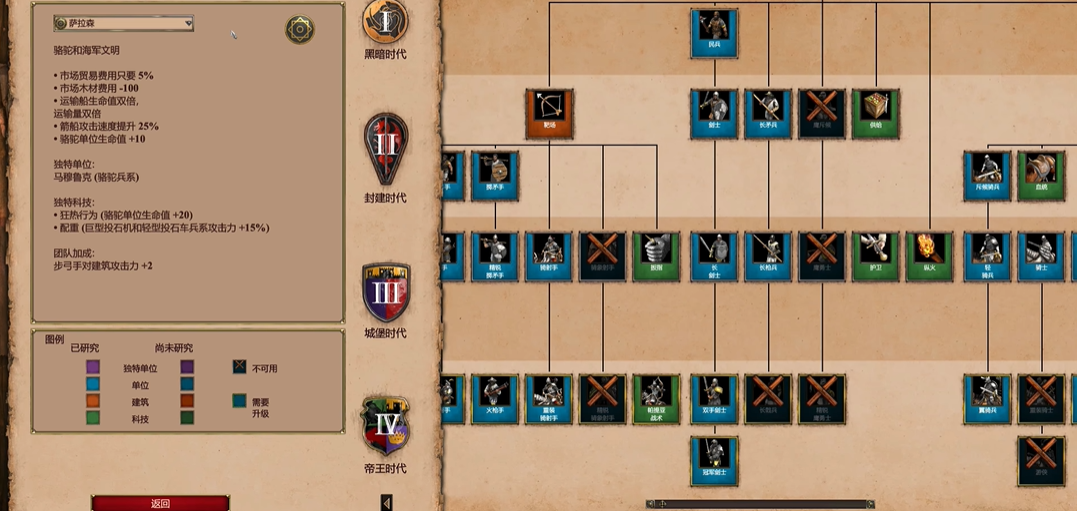Select the 长矛兵 spearman unit
This screenshot has width=1077, height=511.
click(768, 113)
